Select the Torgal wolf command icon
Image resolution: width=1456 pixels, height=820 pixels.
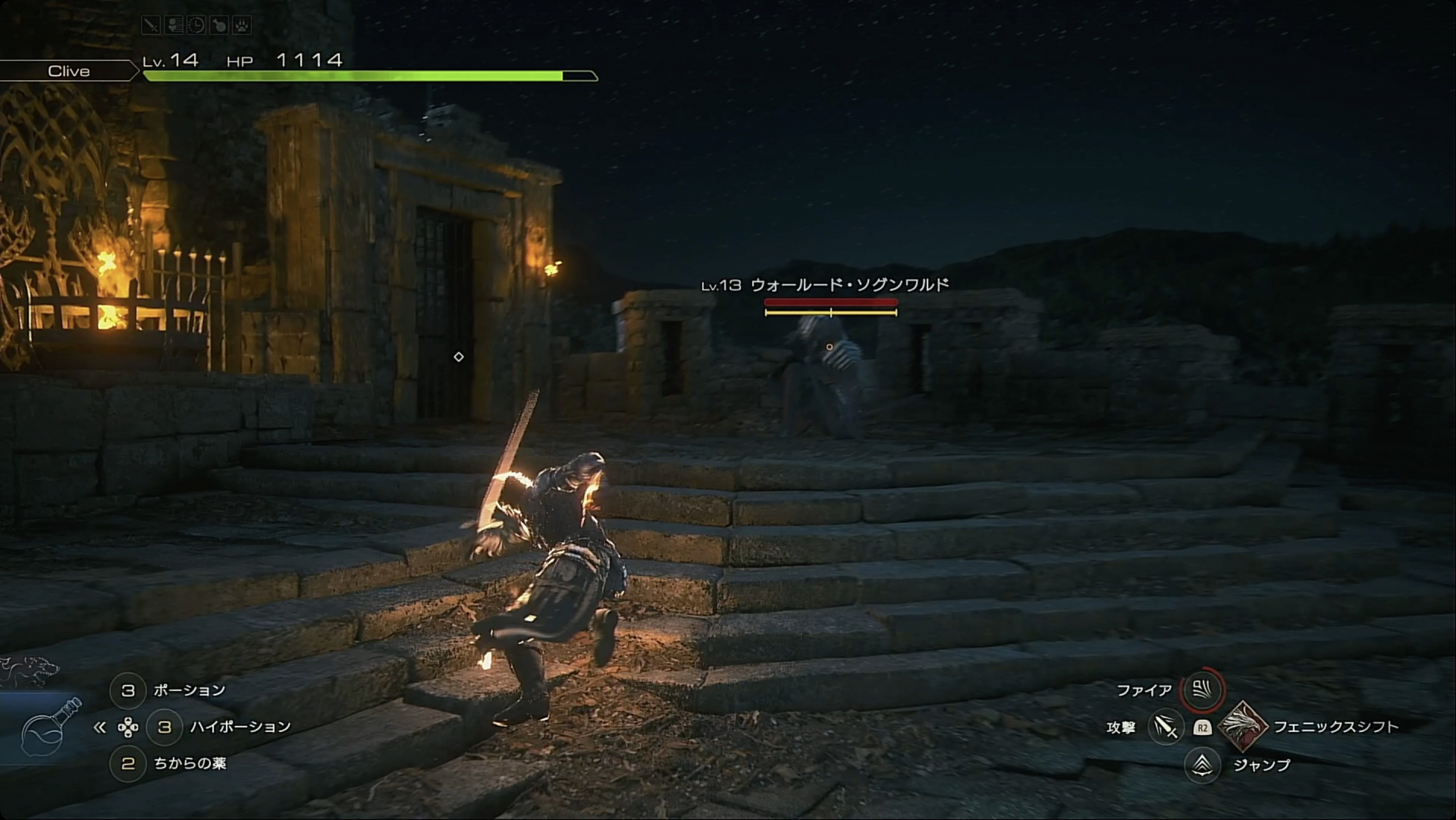[x=29, y=670]
